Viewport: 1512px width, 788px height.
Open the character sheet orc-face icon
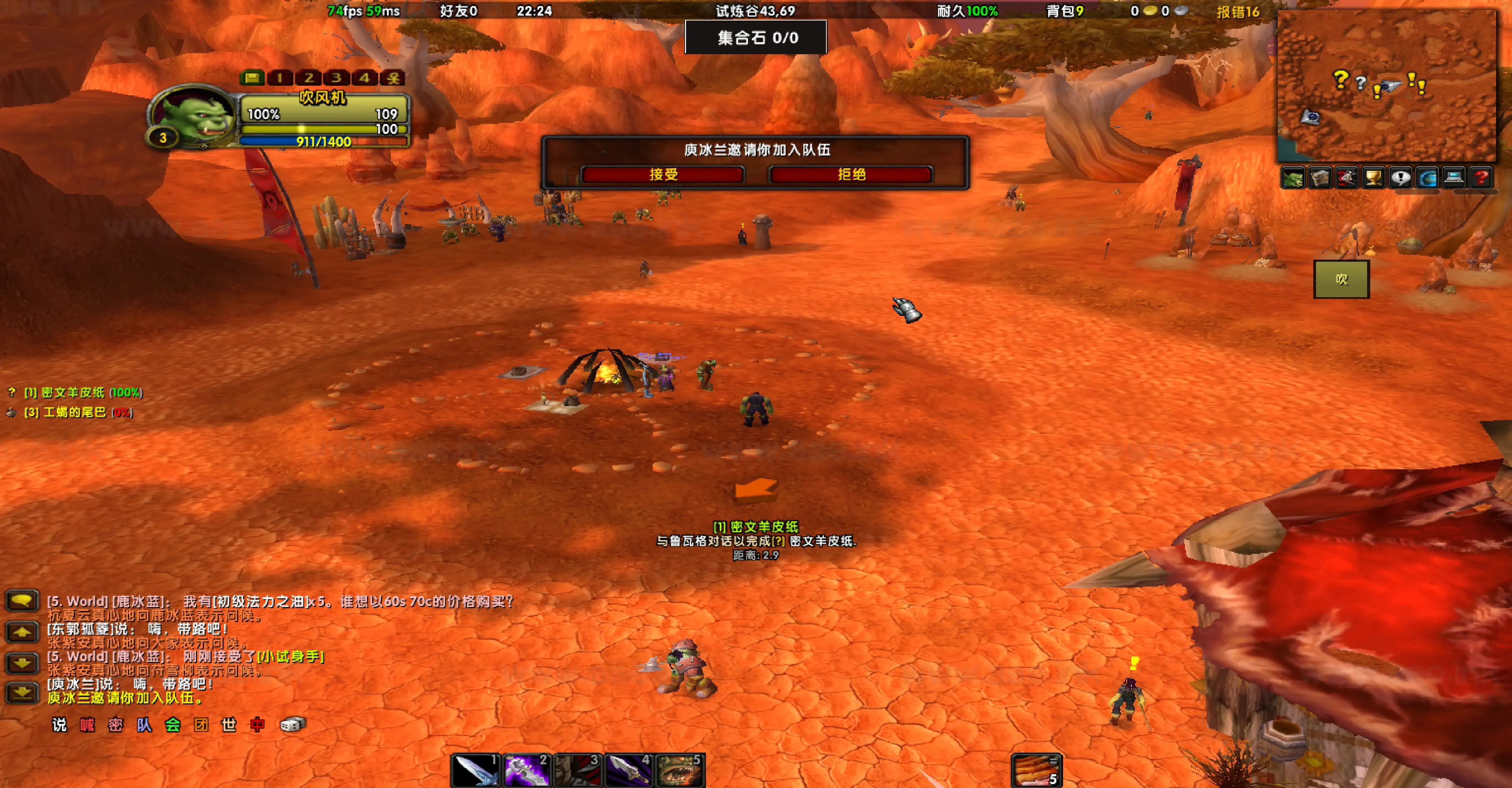click(x=1293, y=178)
